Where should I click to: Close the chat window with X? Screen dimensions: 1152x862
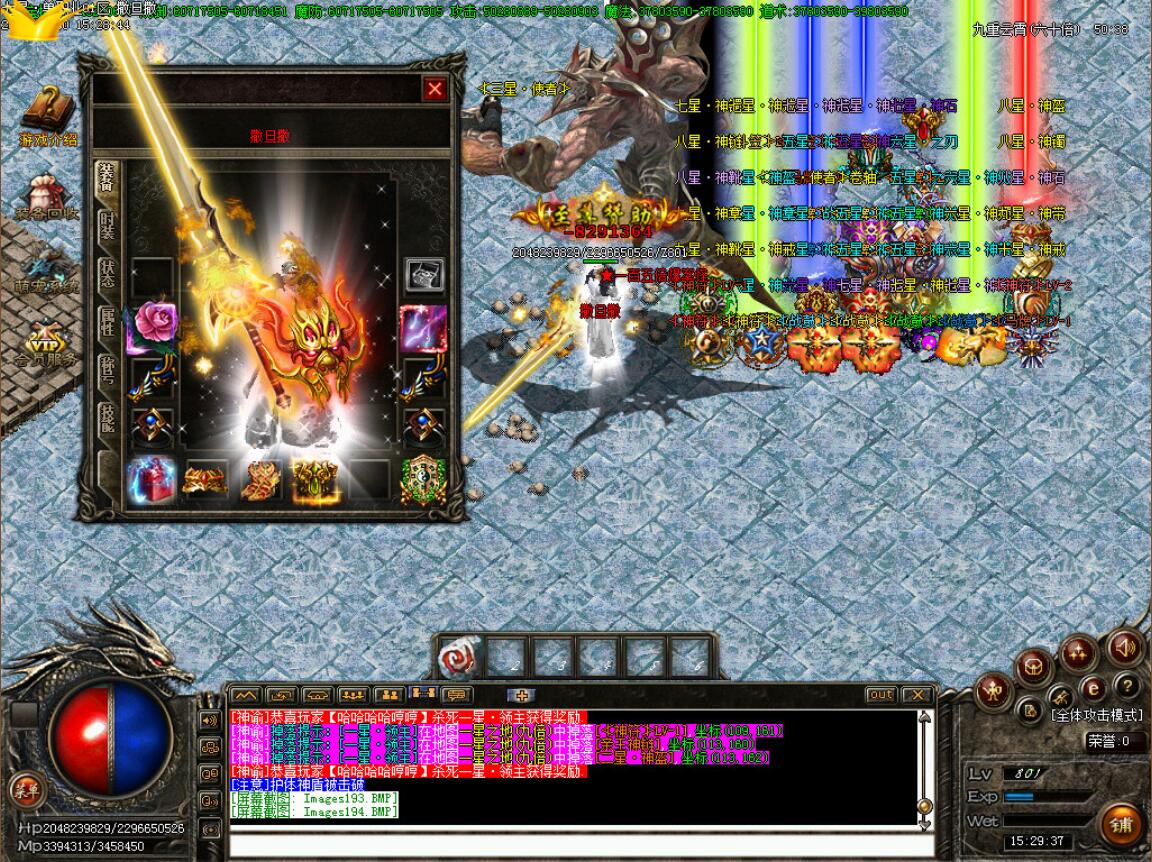915,695
